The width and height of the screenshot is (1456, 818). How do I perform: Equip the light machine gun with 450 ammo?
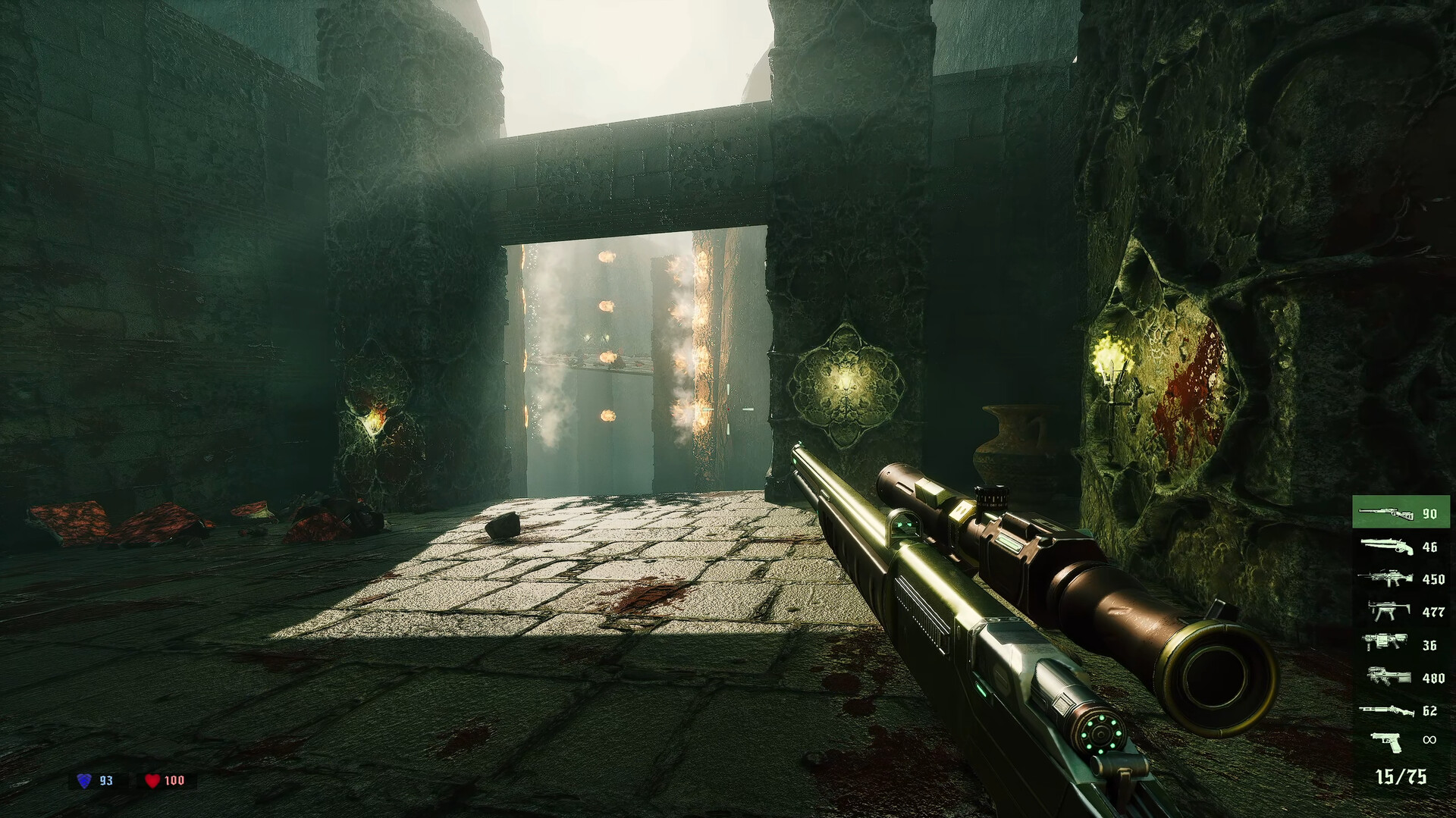(x=1400, y=579)
